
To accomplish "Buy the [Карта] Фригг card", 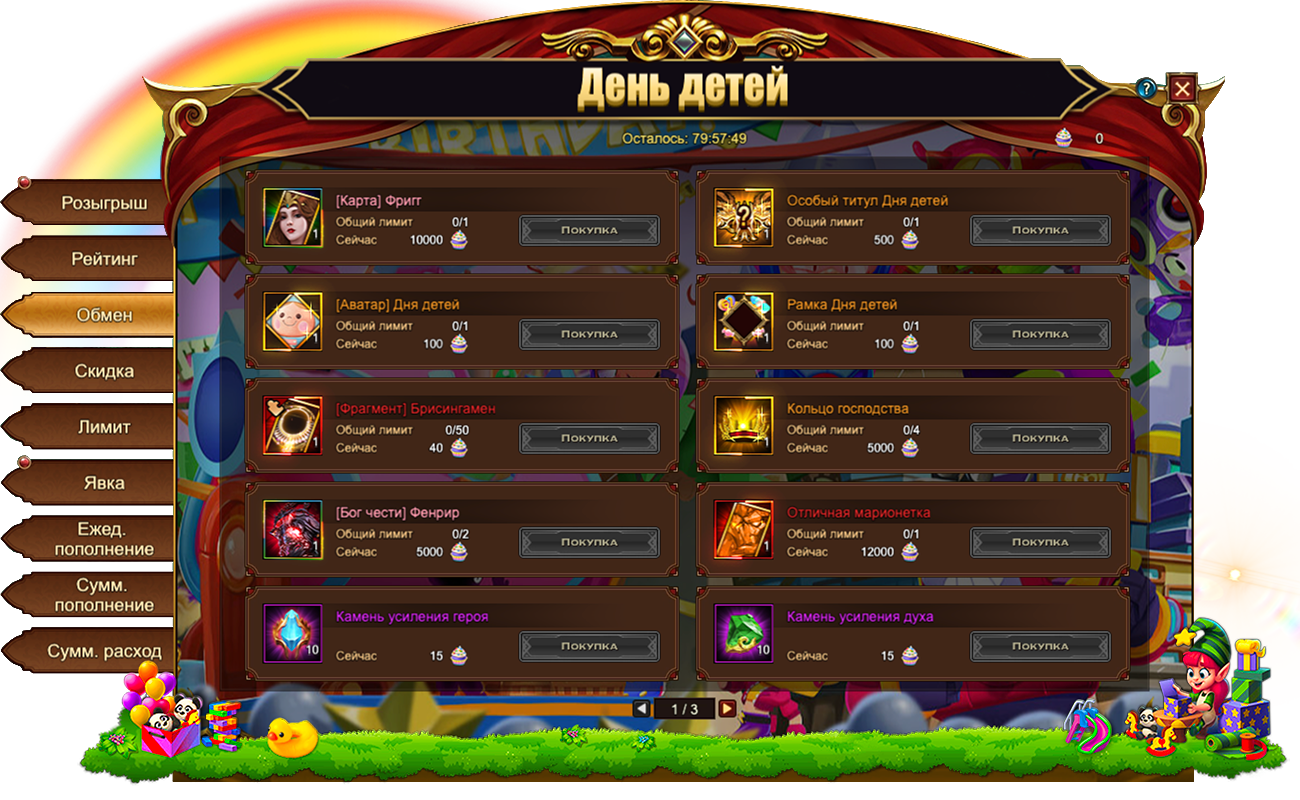I will coord(589,230).
